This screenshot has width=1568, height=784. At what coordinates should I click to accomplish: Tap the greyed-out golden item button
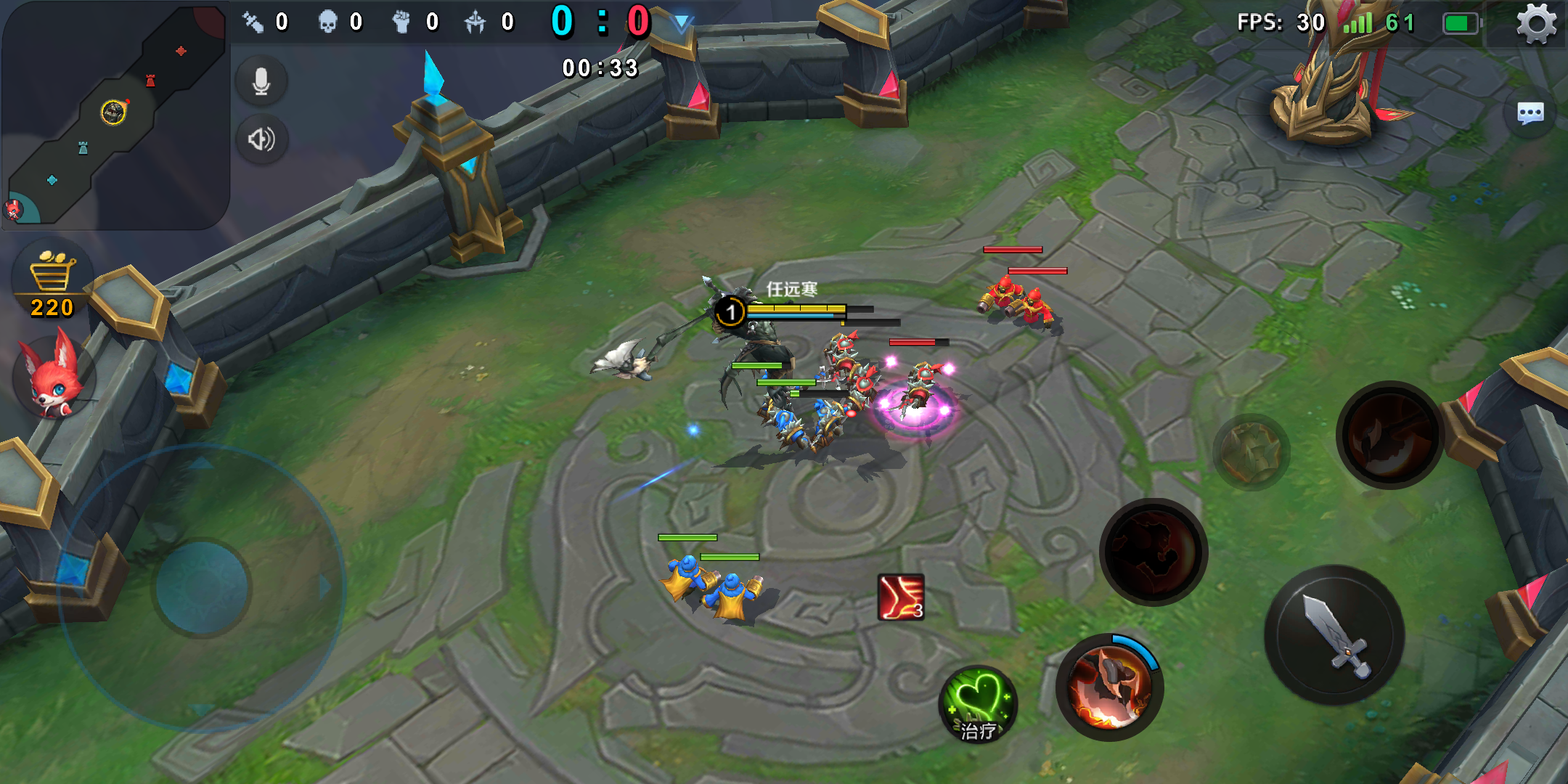point(1250,452)
